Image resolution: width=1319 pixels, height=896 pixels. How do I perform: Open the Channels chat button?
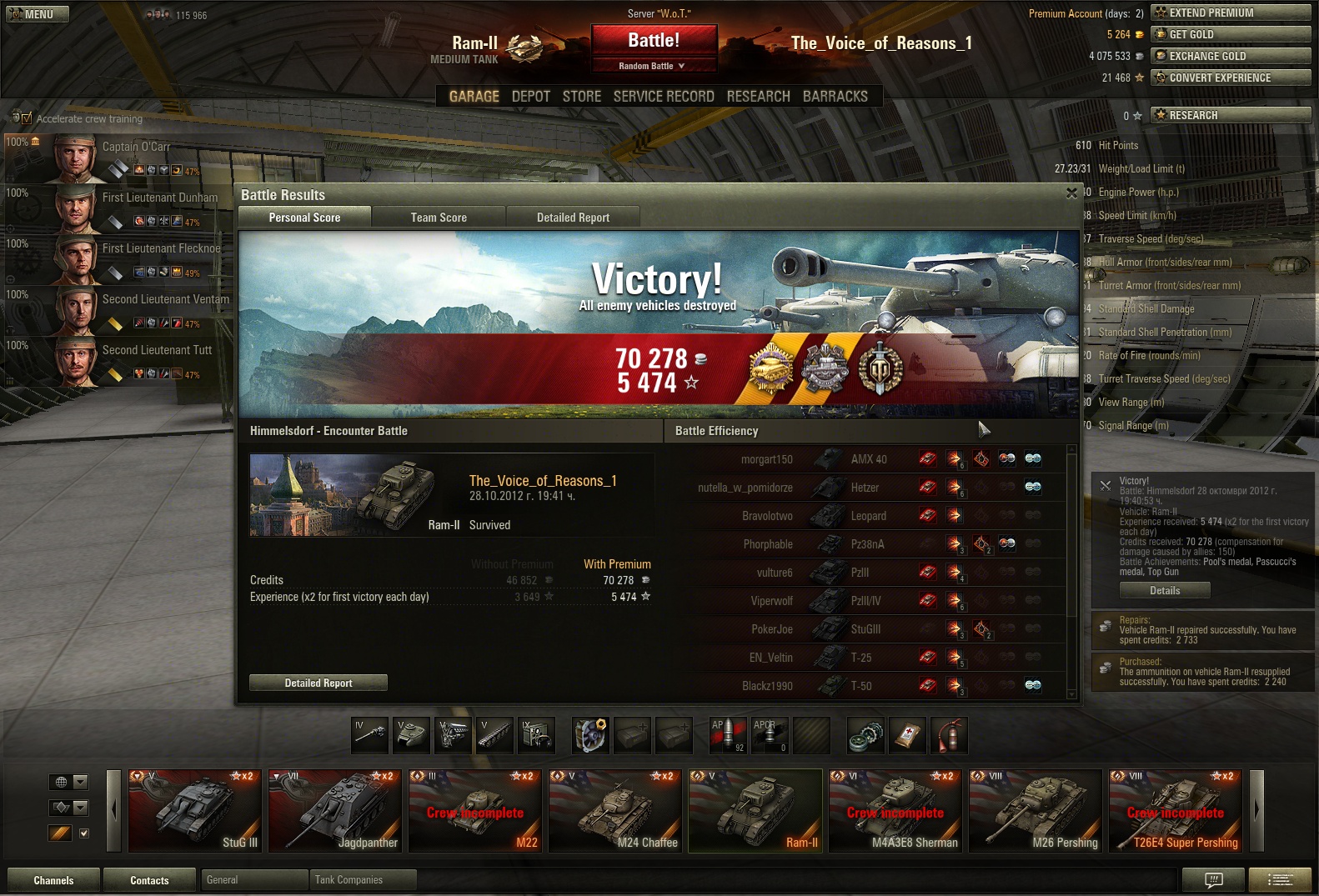pos(53,880)
